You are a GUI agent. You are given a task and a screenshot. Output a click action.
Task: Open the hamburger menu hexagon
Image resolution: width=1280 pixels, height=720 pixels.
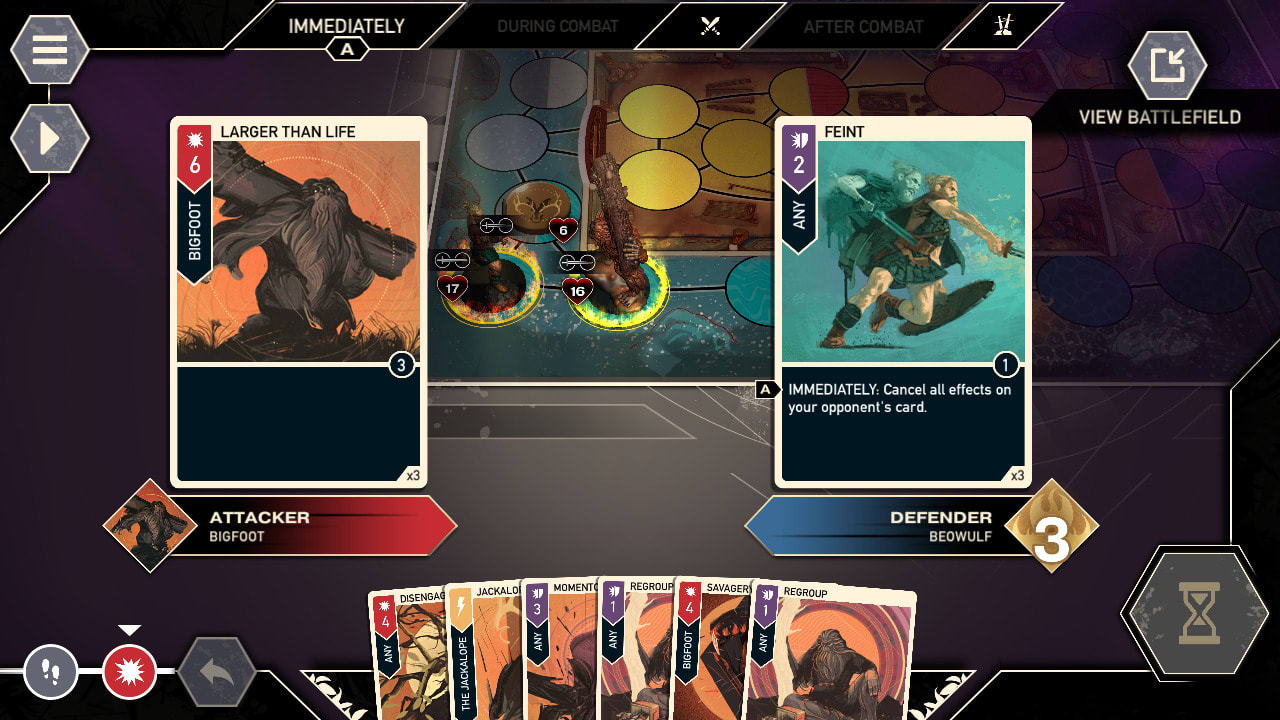coord(48,48)
